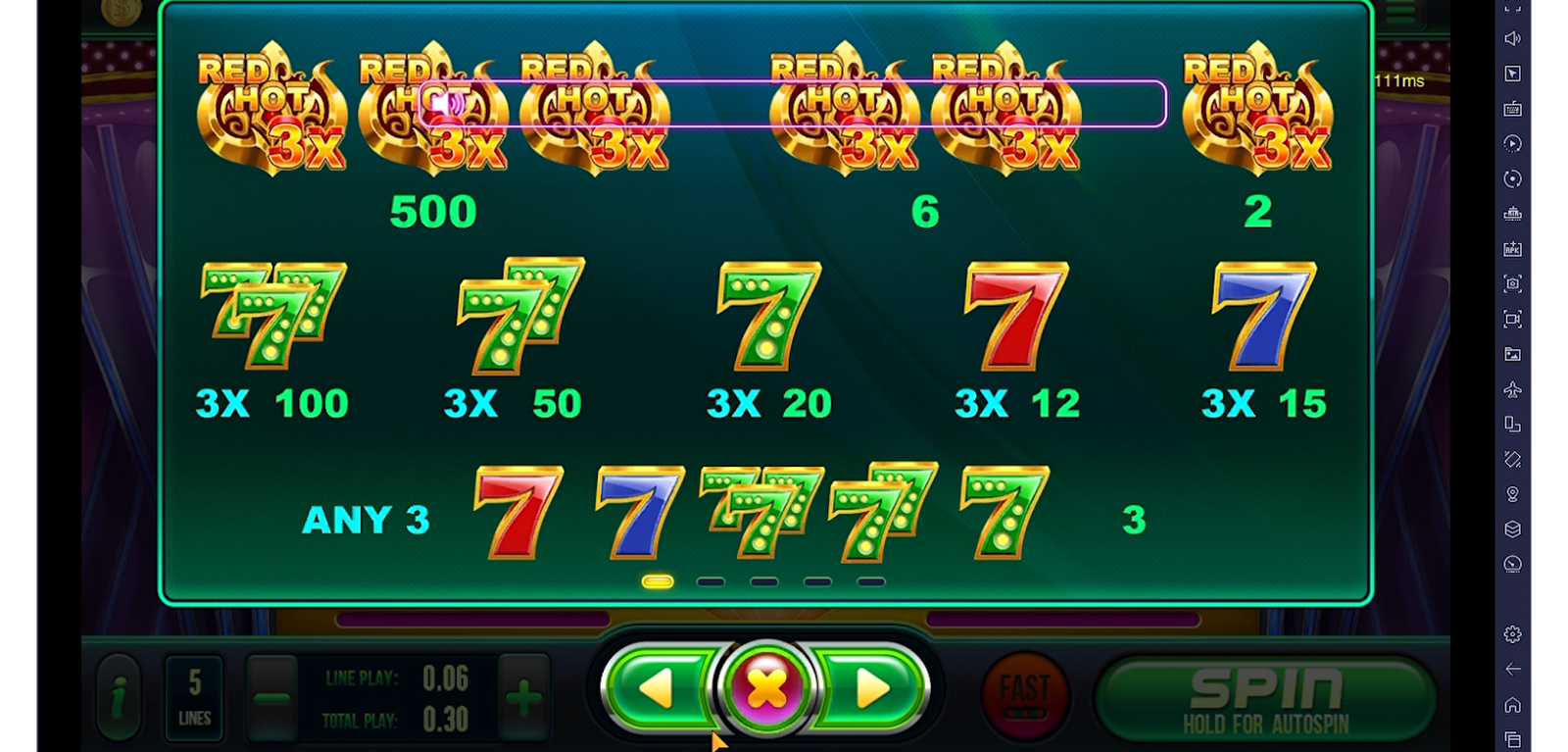Viewport: 1568px width, 752px height.
Task: Toggle the FAST spin mode
Action: point(1024,695)
